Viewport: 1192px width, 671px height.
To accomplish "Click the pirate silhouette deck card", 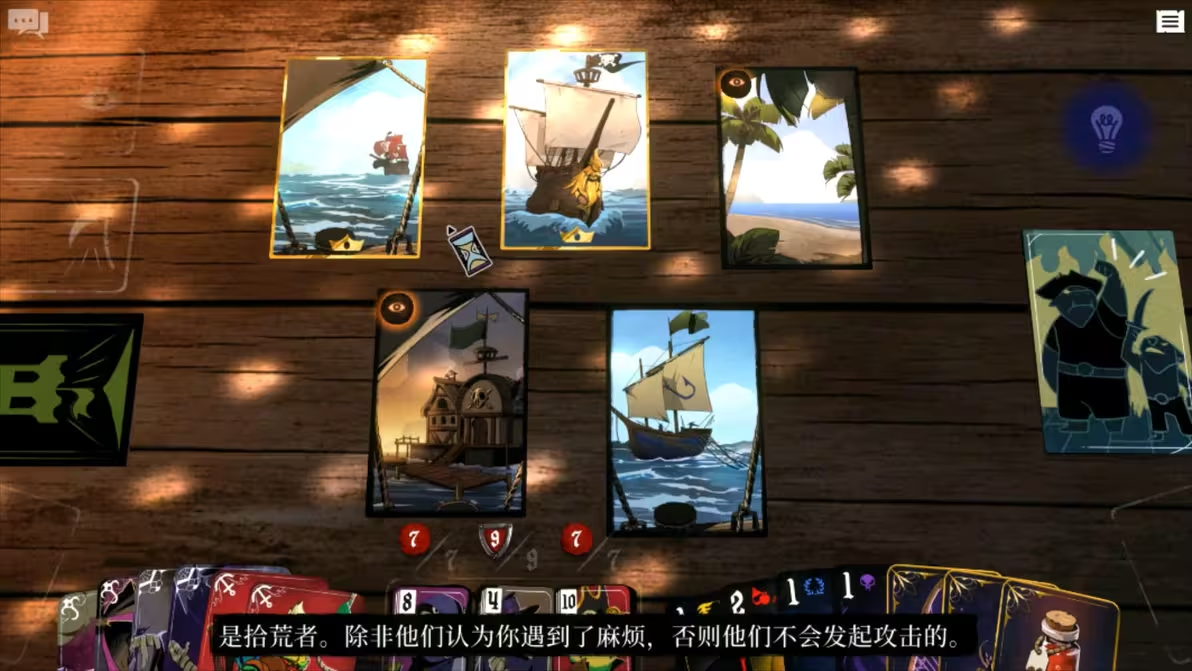I will click(x=1109, y=341).
